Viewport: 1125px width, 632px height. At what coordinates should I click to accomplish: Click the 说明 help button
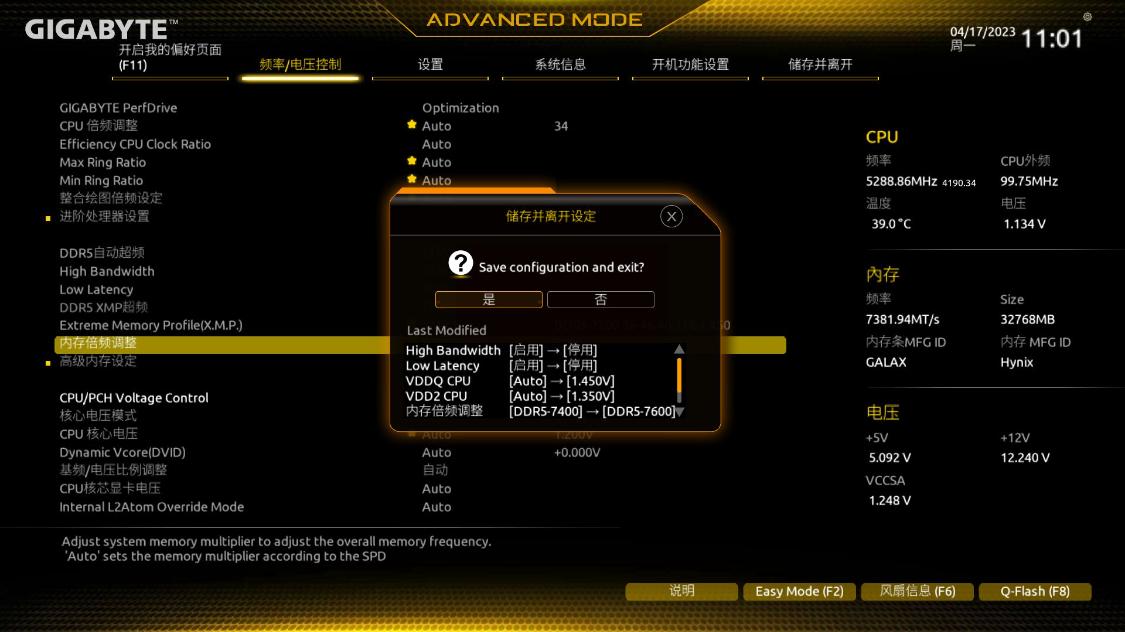[x=681, y=591]
